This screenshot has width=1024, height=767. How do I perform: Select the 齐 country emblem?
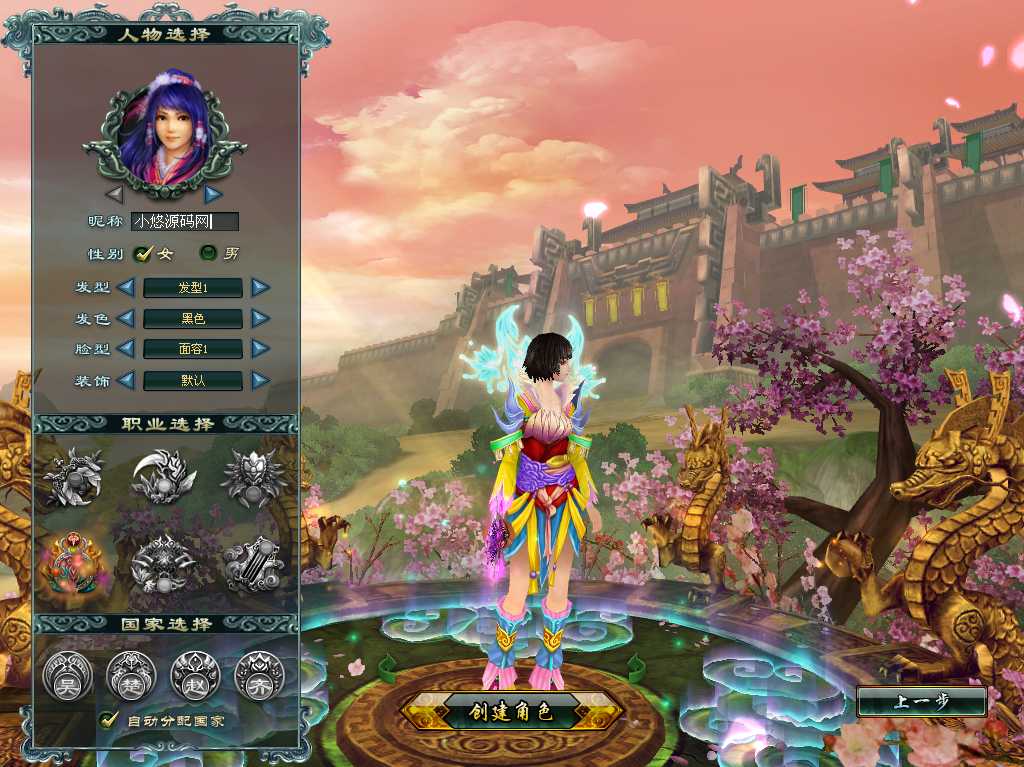[259, 676]
